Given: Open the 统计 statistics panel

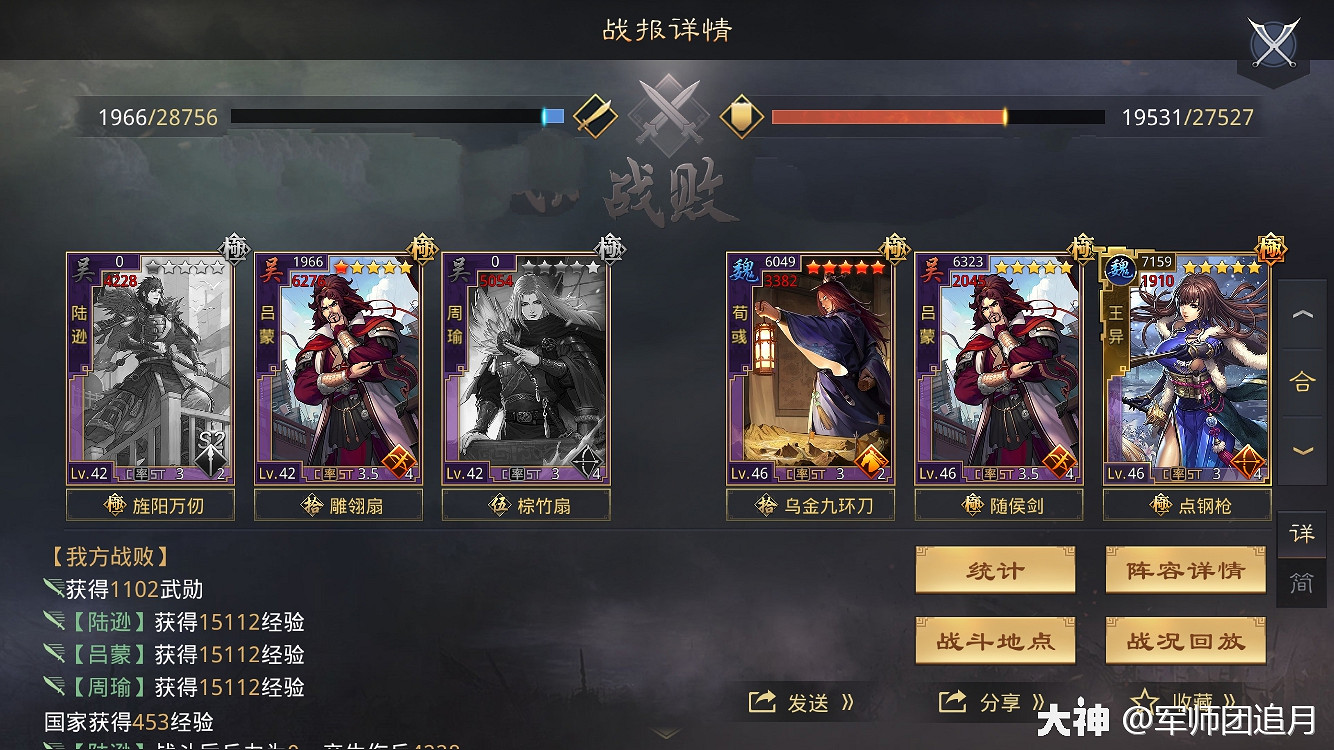Looking at the screenshot, I should point(995,571).
